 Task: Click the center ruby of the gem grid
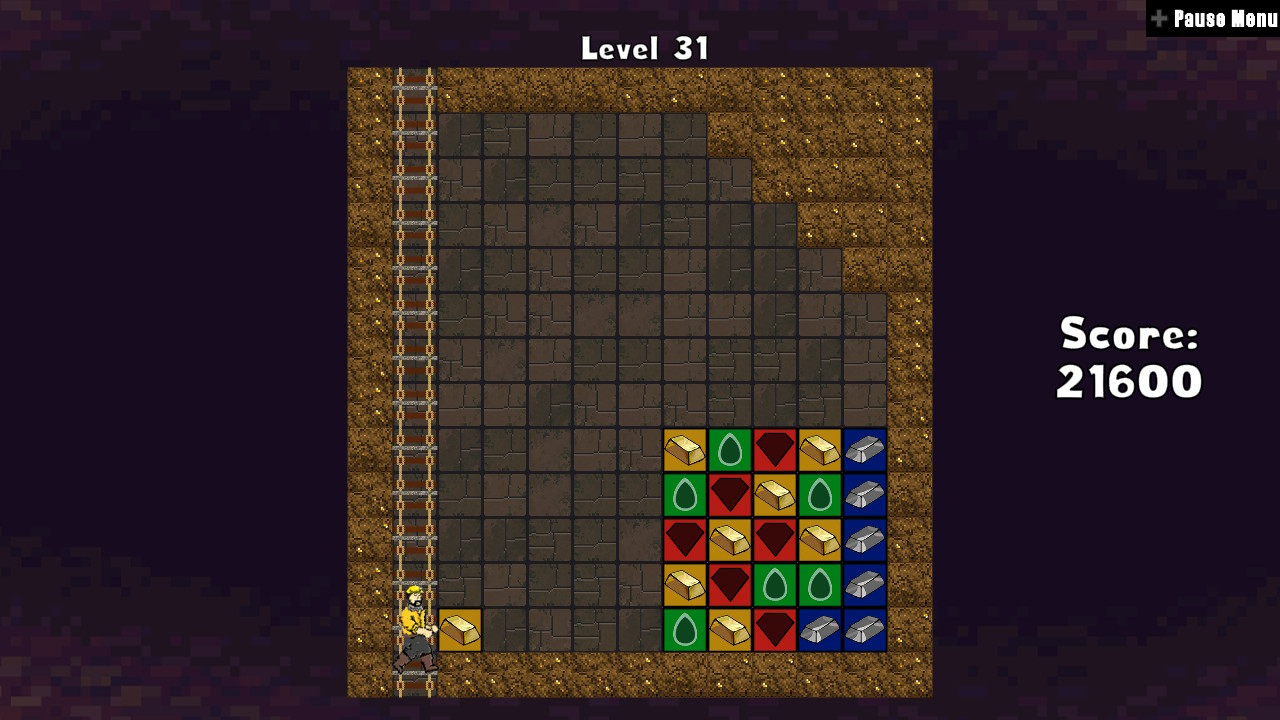click(x=775, y=540)
